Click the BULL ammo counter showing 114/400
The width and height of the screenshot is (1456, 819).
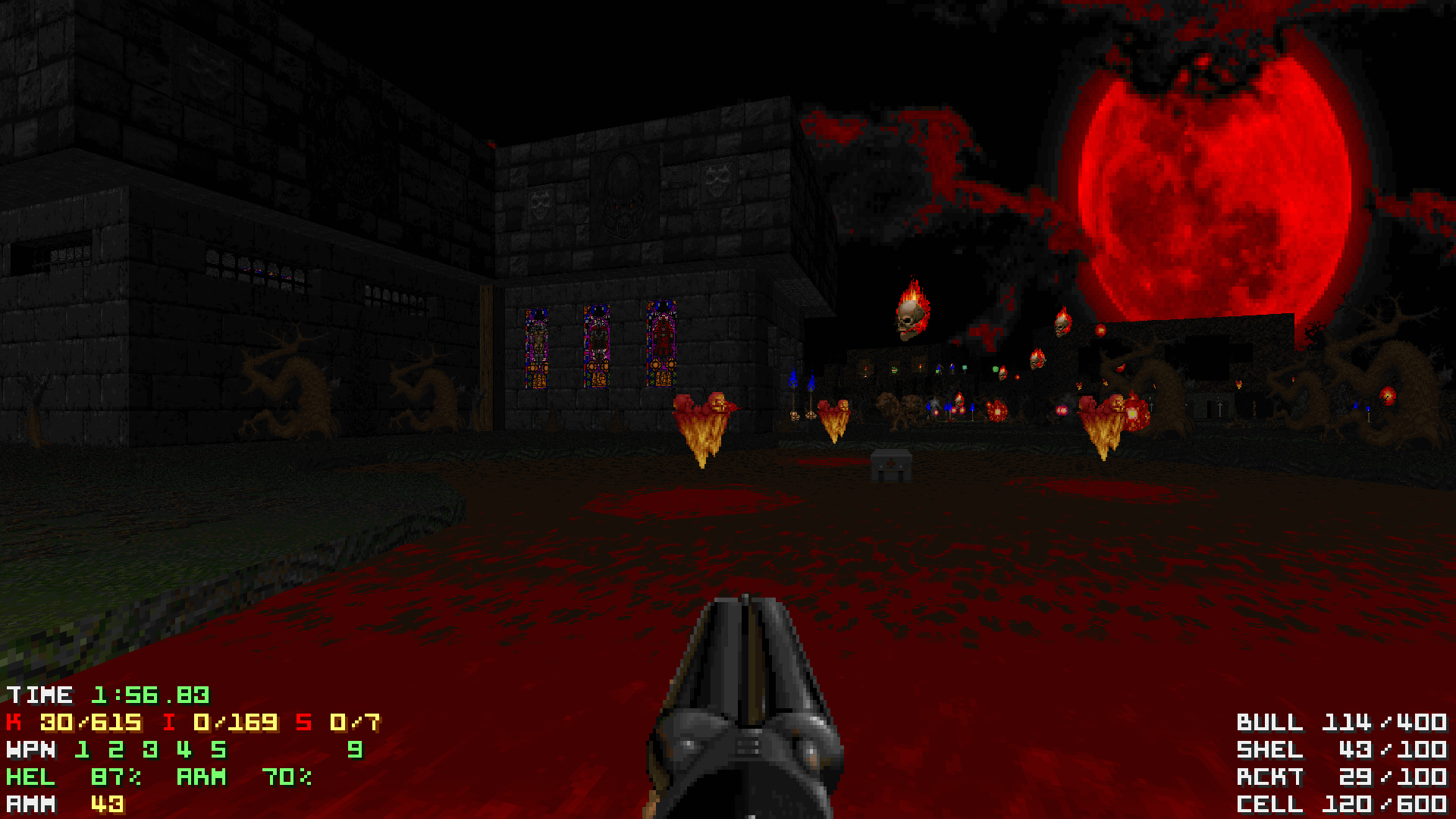click(x=1342, y=723)
